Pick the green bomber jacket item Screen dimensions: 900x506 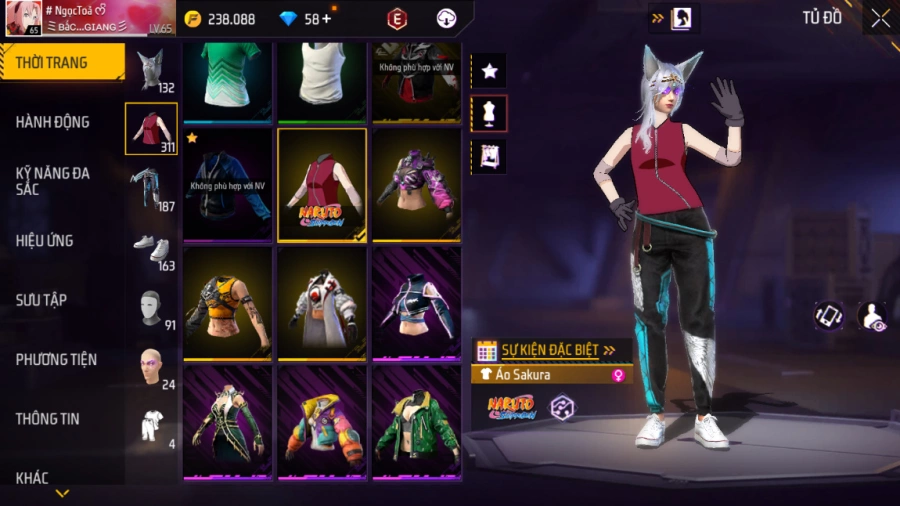click(x=416, y=421)
